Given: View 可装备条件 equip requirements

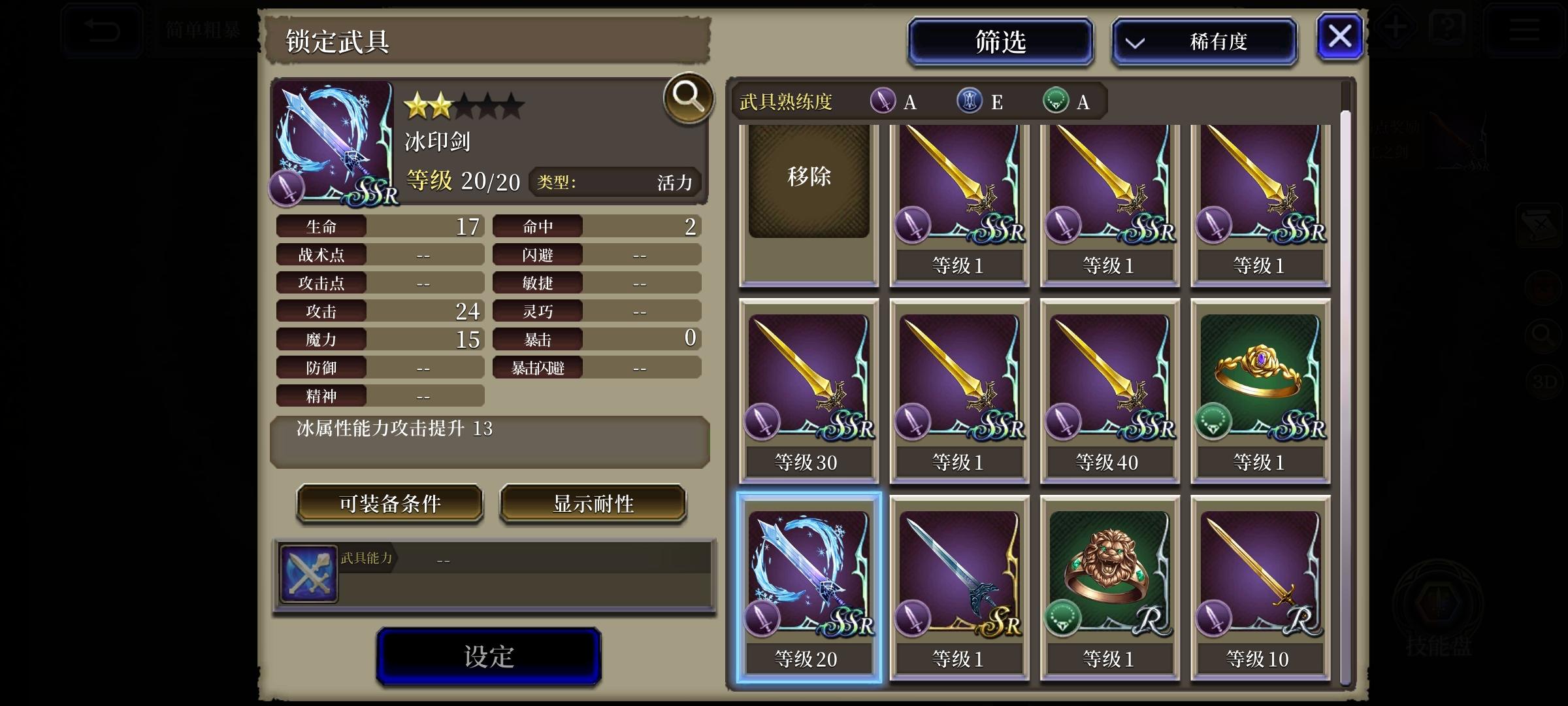Looking at the screenshot, I should click(389, 503).
